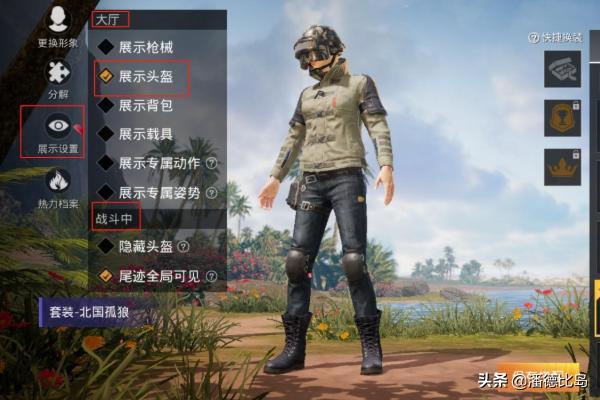Enable 展示专属动作 checkbox

coord(105,162)
